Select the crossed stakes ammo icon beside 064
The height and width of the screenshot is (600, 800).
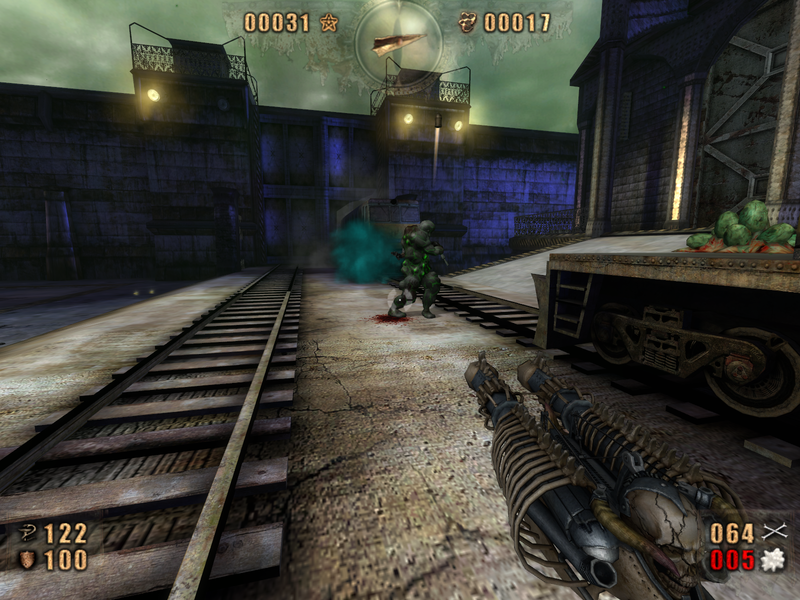[x=772, y=533]
